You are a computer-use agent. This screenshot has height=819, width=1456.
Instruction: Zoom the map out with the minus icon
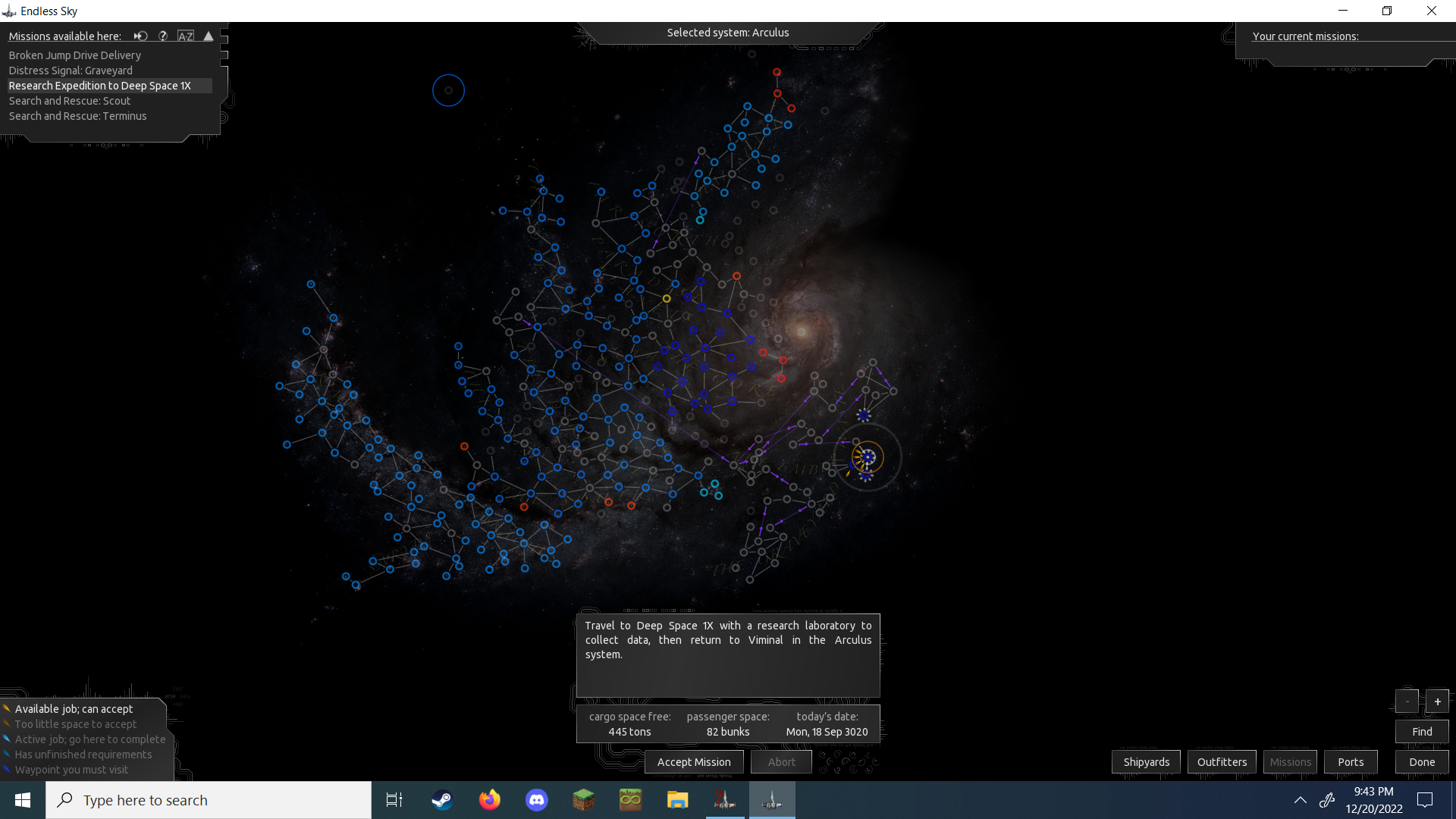[1407, 701]
